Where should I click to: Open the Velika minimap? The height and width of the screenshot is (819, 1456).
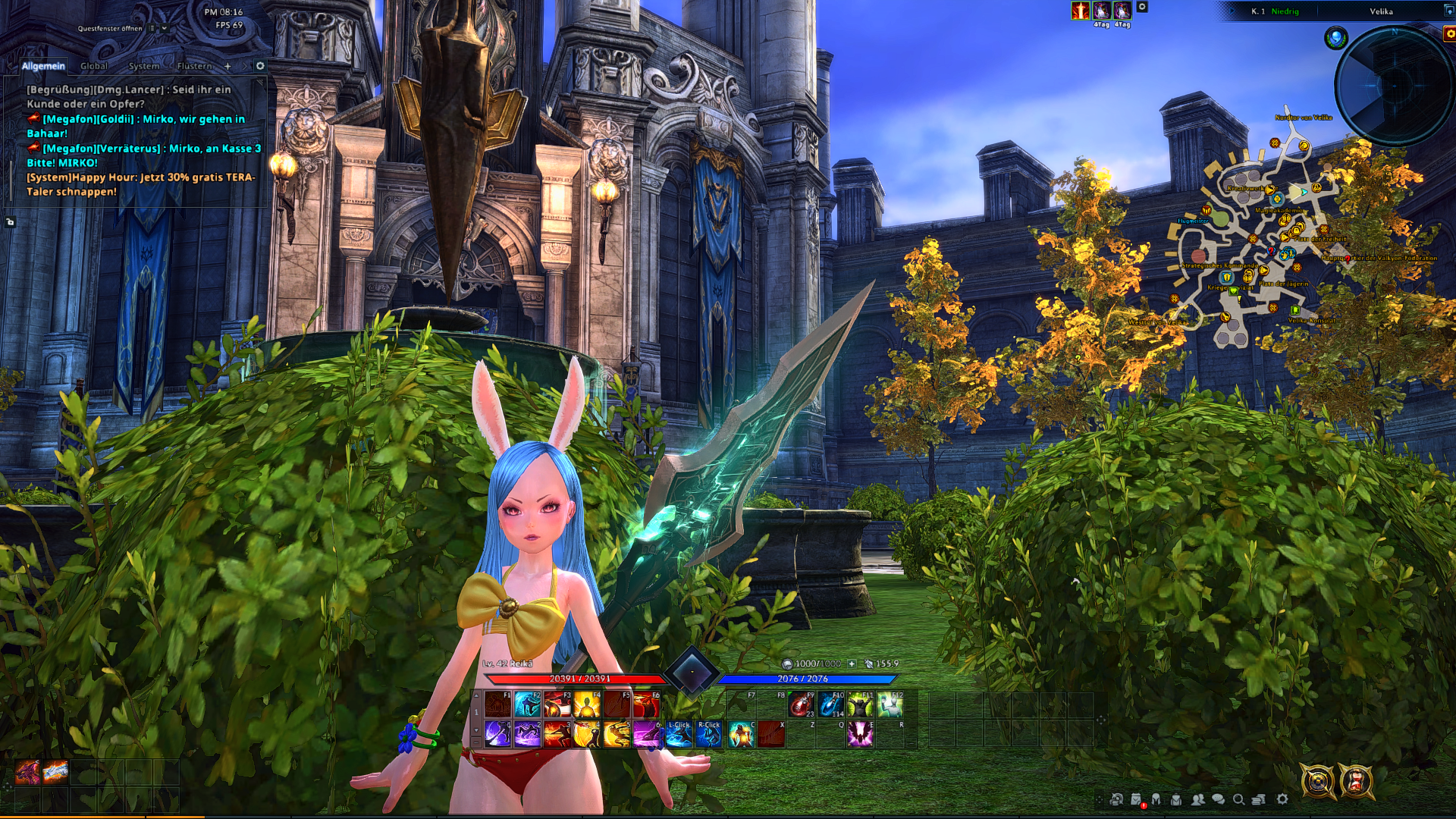click(x=1394, y=83)
